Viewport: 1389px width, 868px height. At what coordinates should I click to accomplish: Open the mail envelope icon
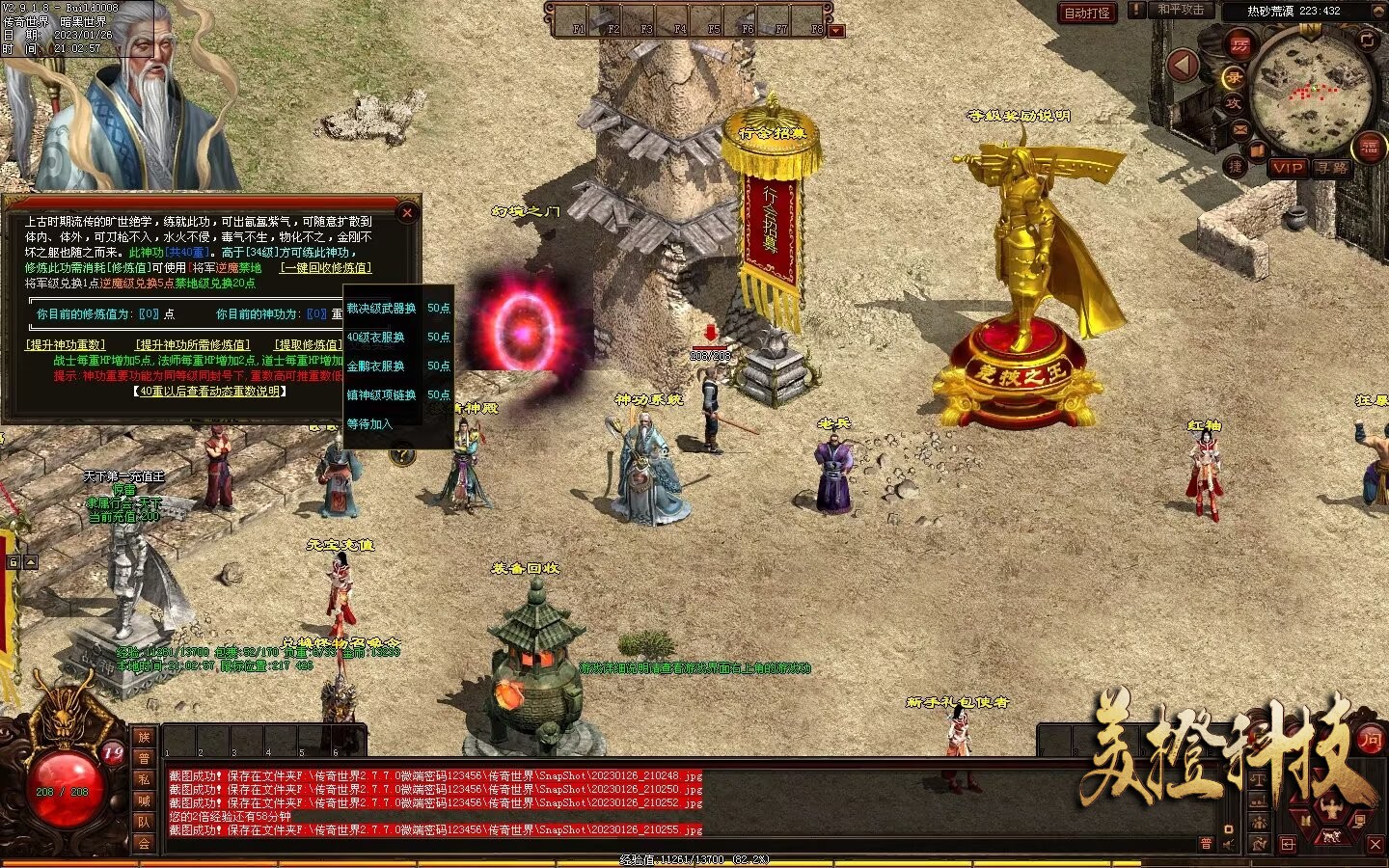tap(1240, 128)
